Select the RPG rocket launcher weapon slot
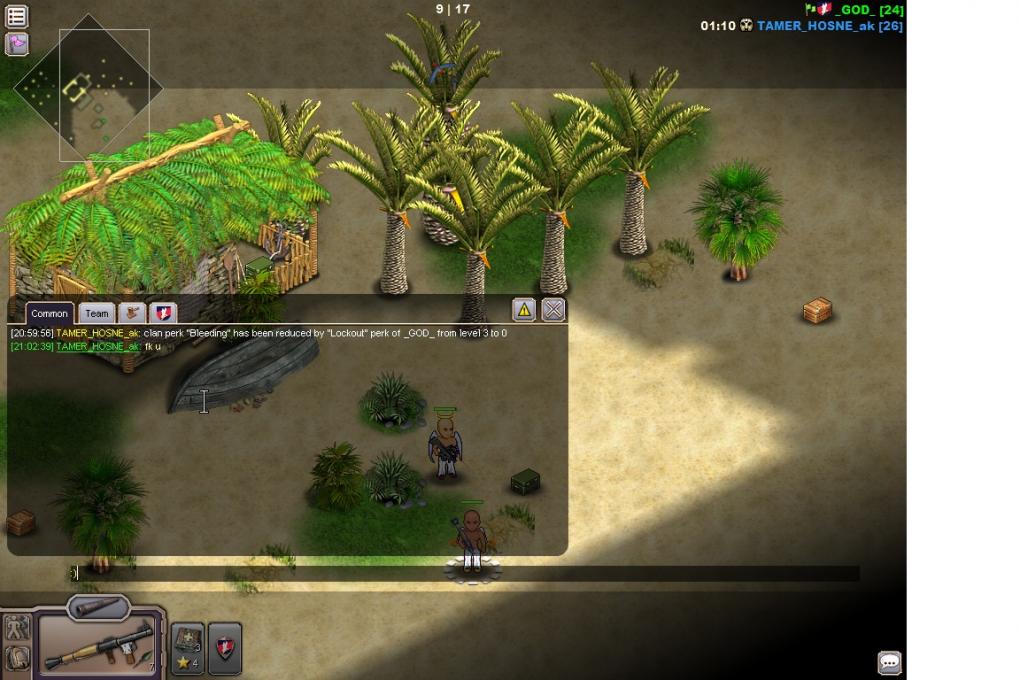 coord(99,645)
